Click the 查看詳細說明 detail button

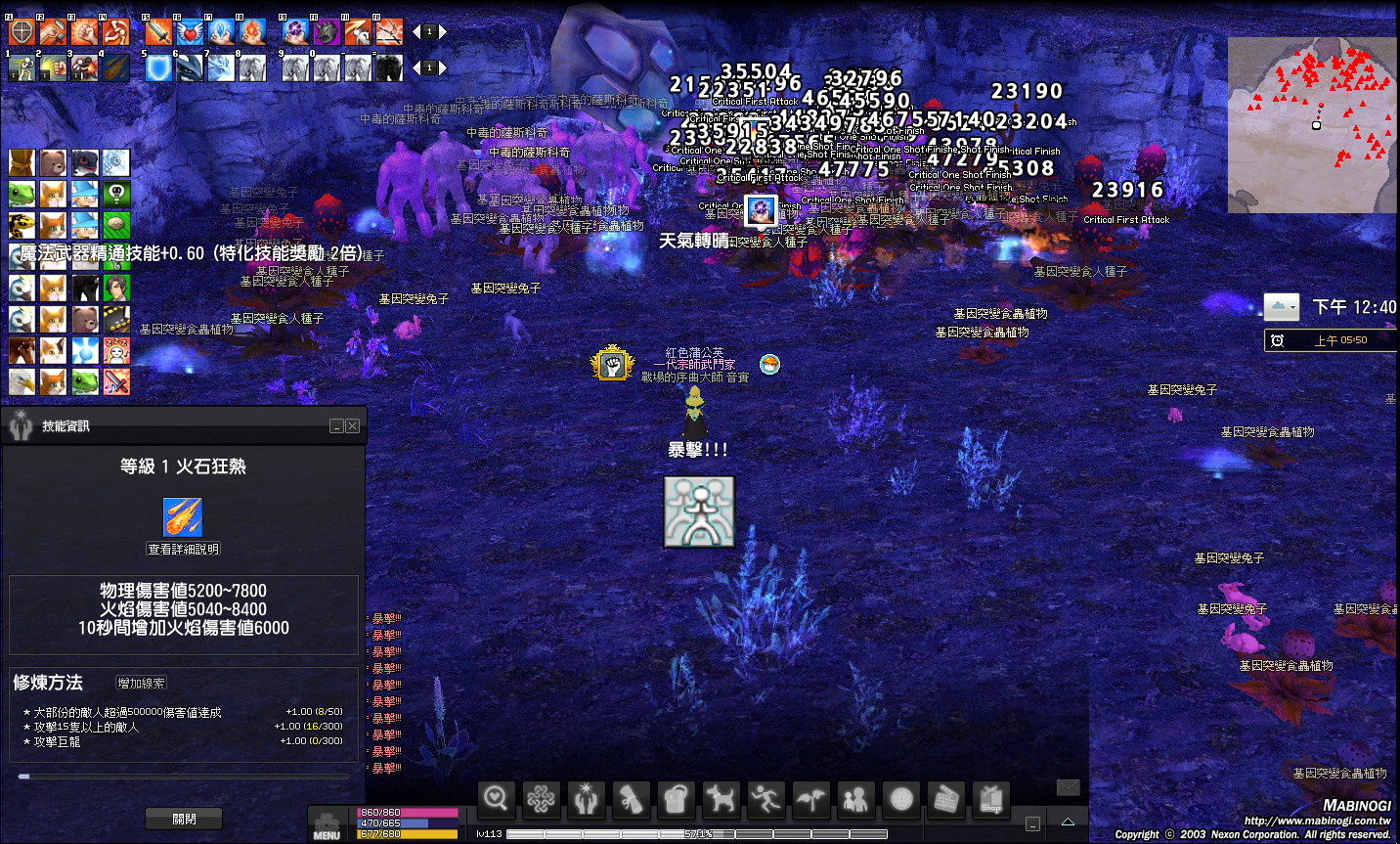coord(184,549)
